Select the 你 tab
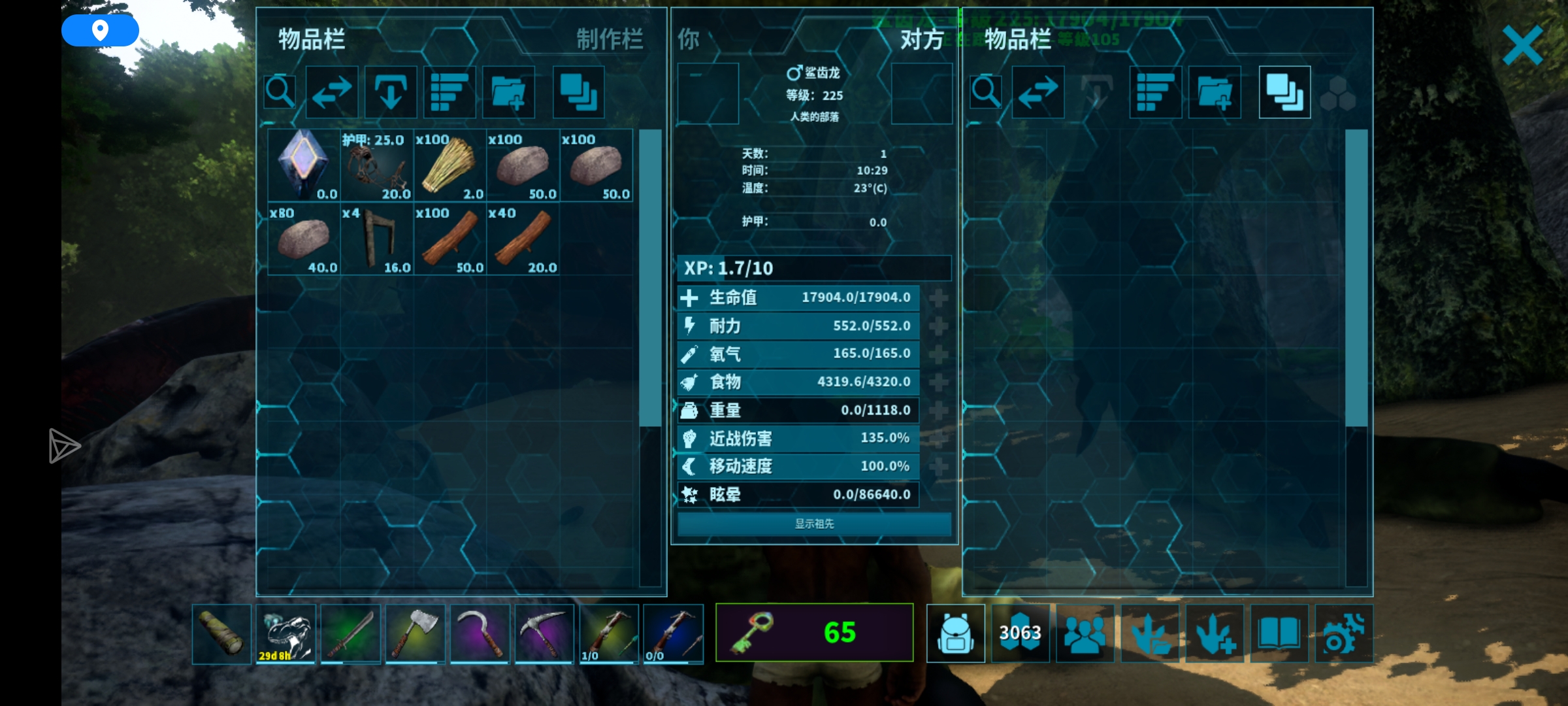This screenshot has width=1568, height=706. coord(689,40)
